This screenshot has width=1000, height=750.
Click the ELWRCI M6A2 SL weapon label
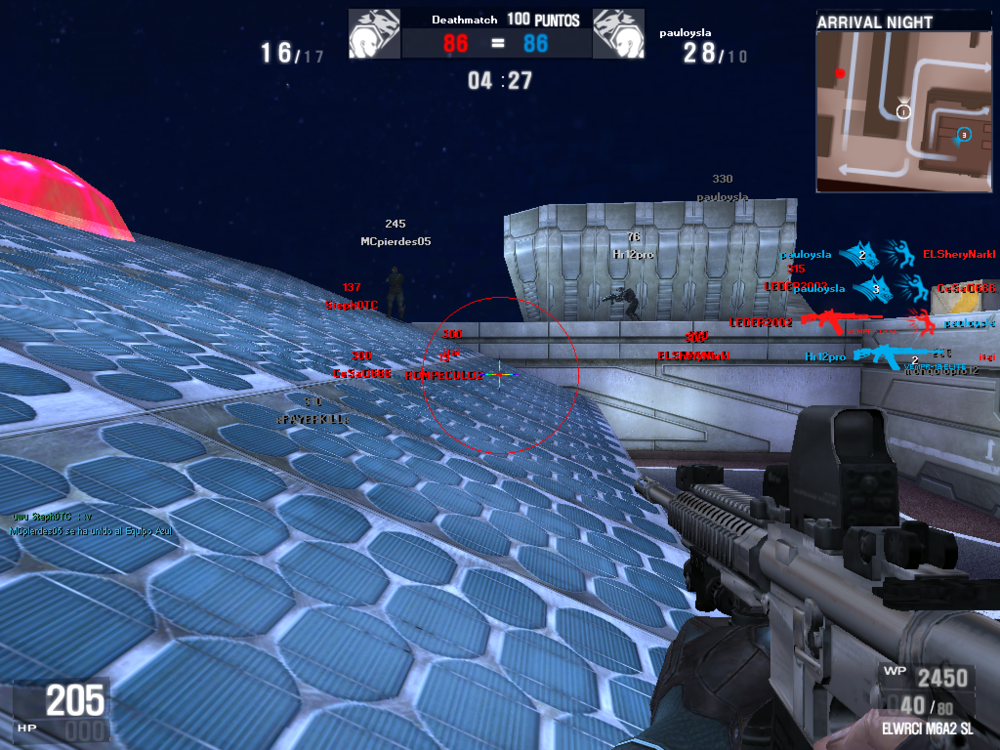coord(927,730)
